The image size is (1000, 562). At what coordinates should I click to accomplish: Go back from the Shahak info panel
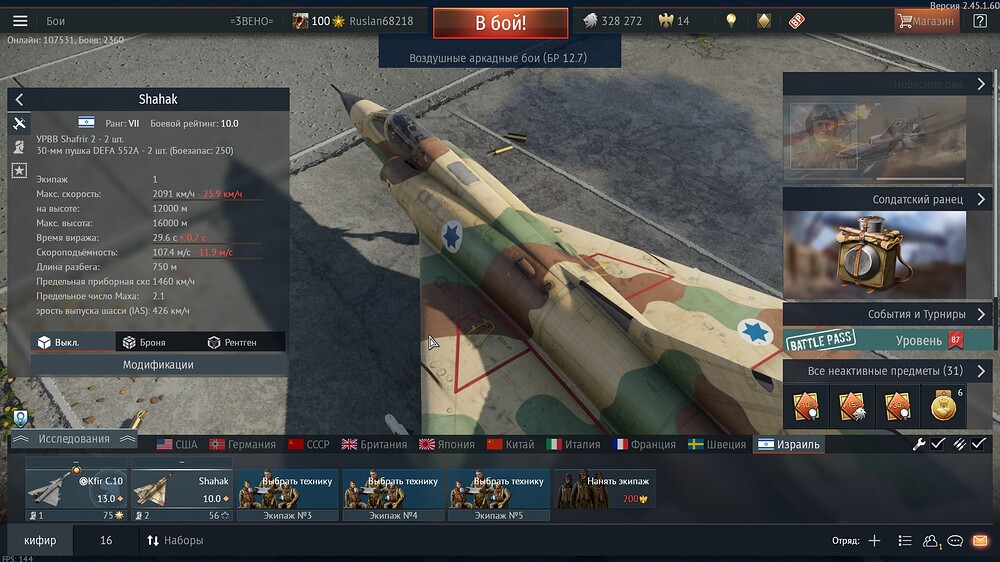[19, 100]
